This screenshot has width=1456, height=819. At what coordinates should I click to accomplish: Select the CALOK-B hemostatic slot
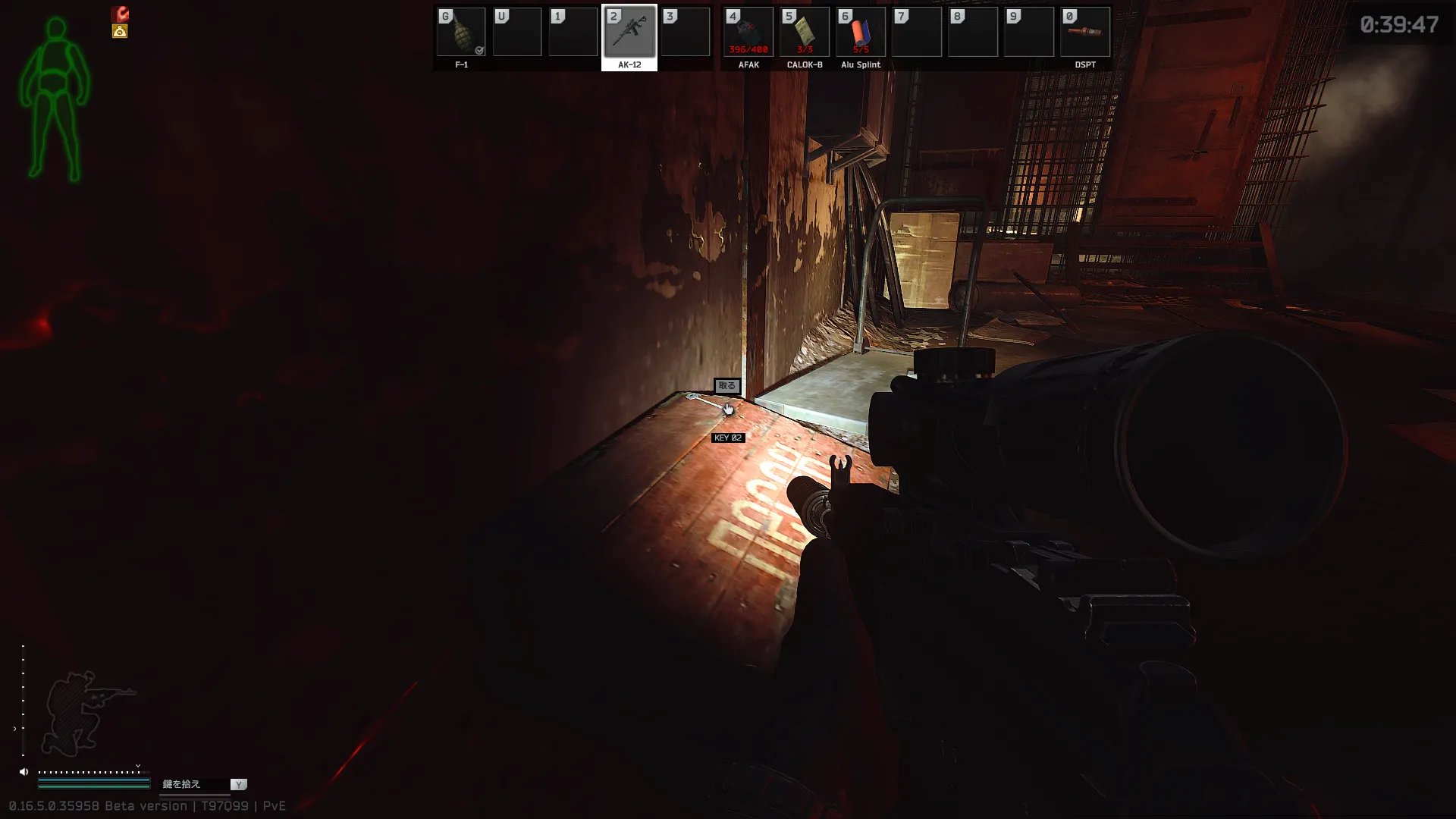click(804, 33)
